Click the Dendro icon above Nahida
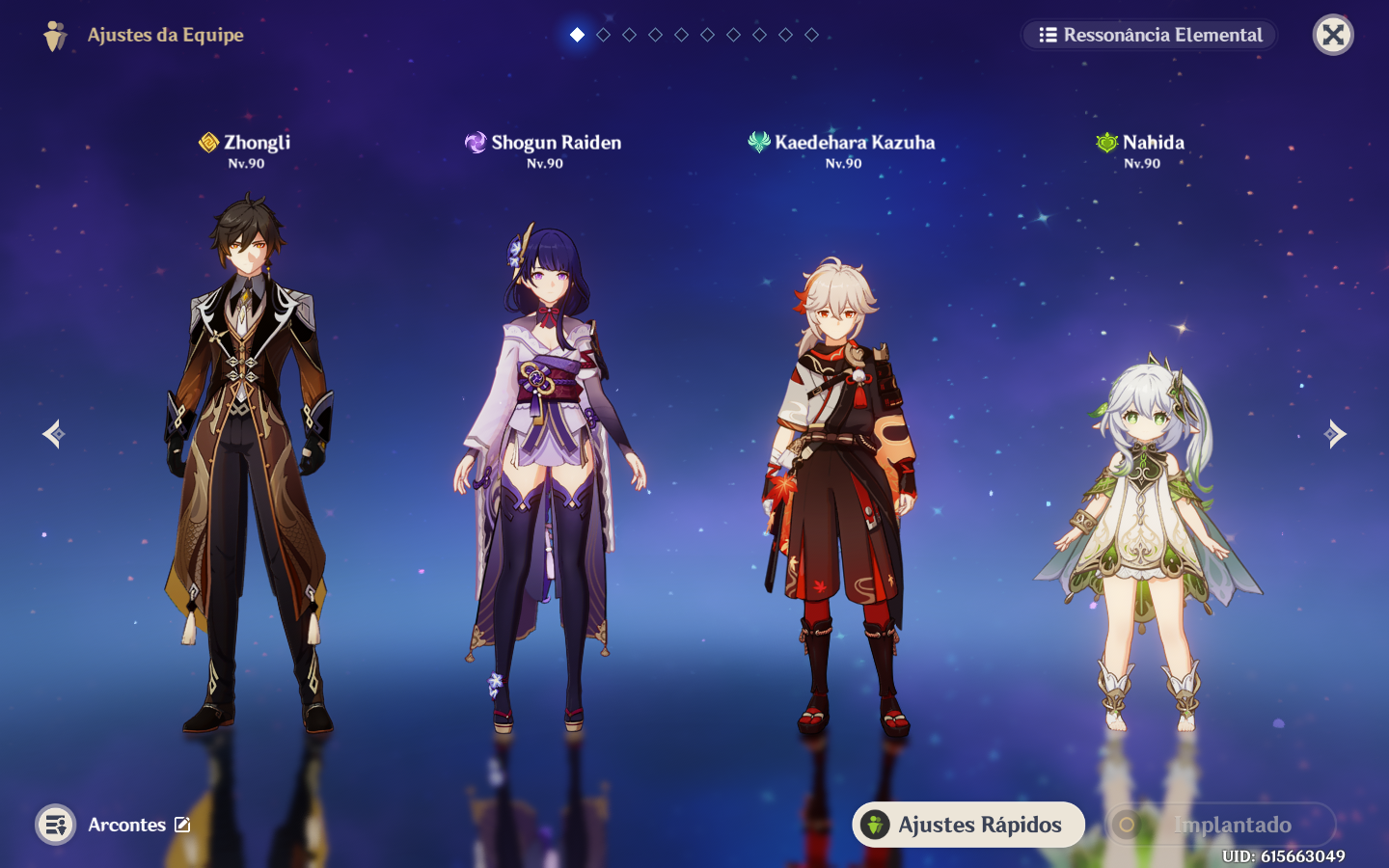This screenshot has width=1389, height=868. pos(1107,142)
